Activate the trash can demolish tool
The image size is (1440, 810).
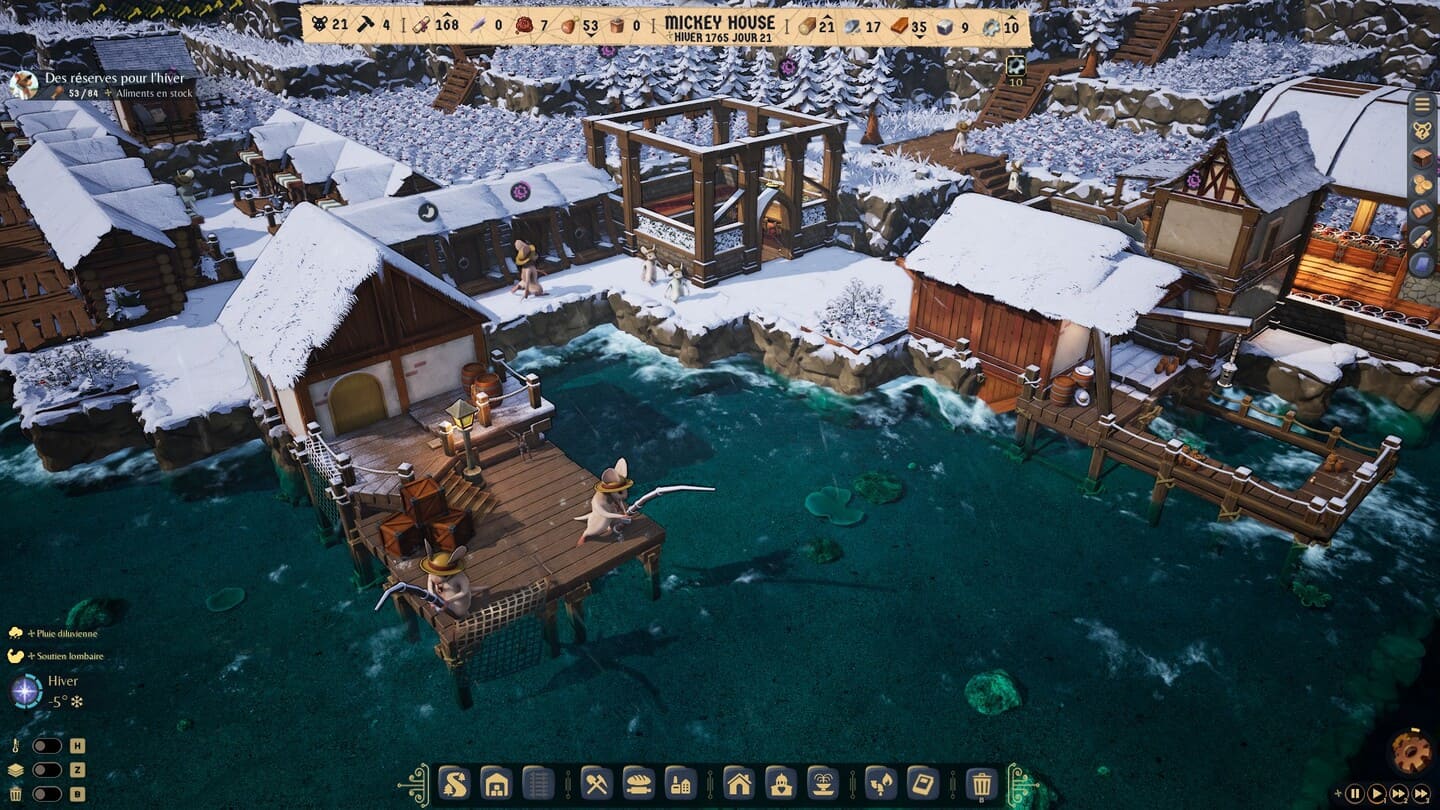[x=982, y=783]
